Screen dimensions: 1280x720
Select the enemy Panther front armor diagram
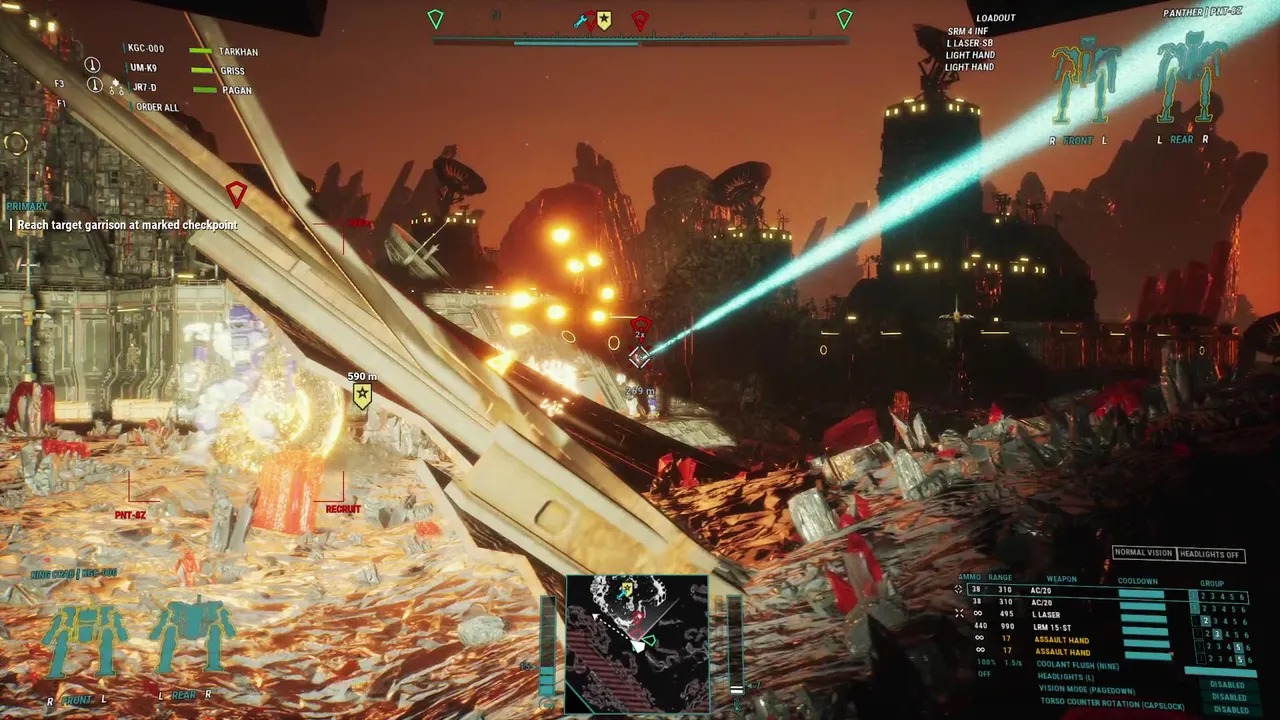[1084, 81]
